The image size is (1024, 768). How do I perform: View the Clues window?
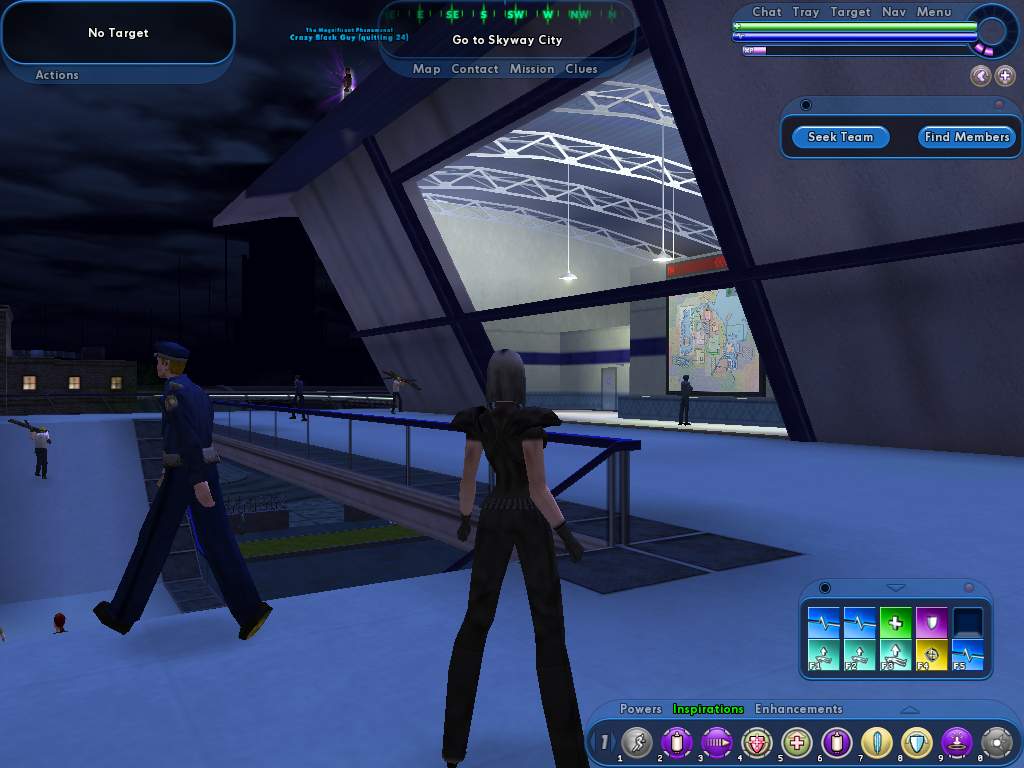point(581,69)
